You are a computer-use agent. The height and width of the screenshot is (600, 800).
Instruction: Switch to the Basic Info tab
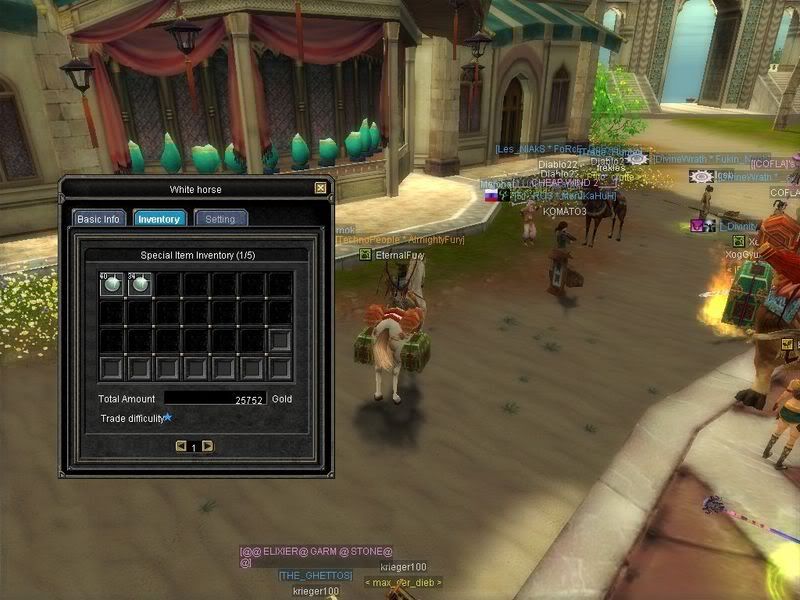99,219
